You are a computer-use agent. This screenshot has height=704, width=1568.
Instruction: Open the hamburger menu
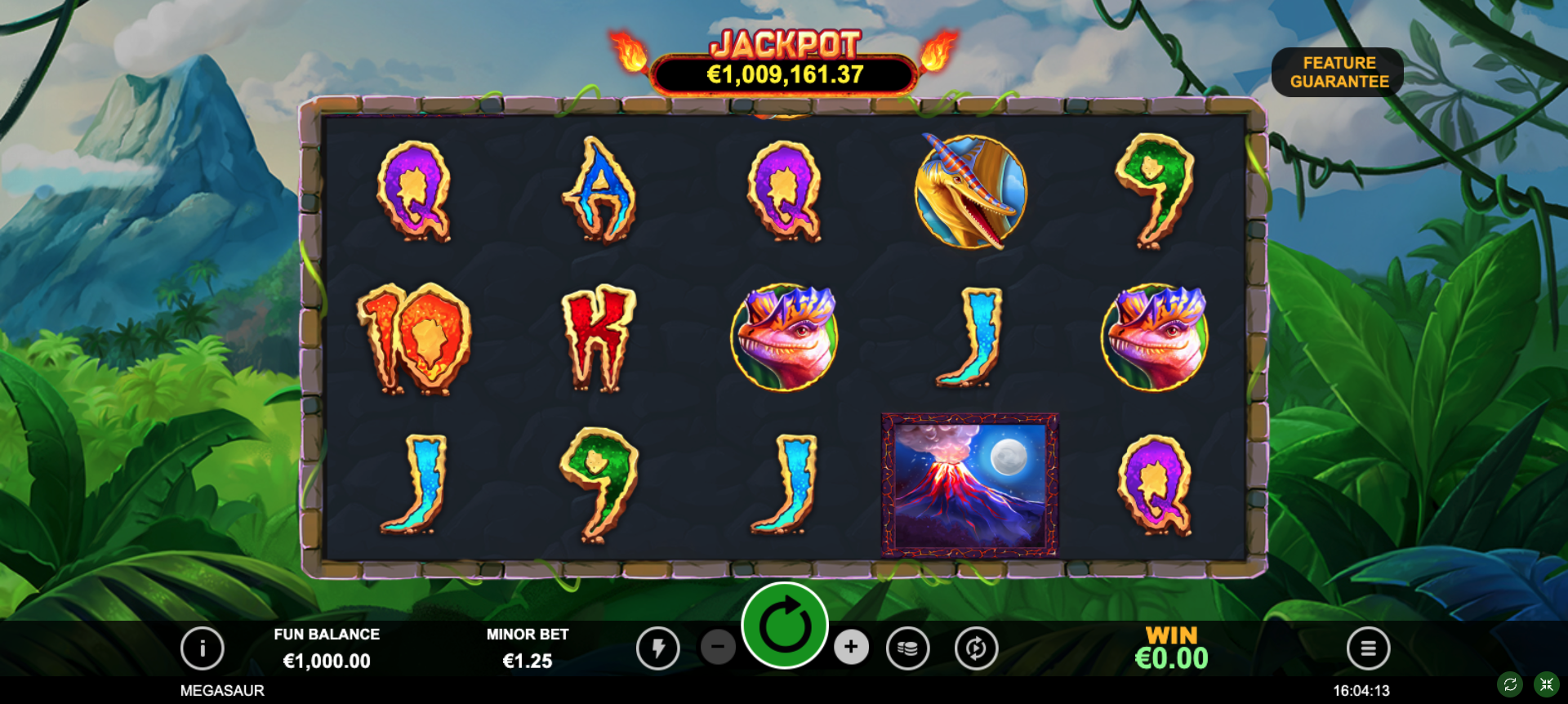click(x=1368, y=648)
